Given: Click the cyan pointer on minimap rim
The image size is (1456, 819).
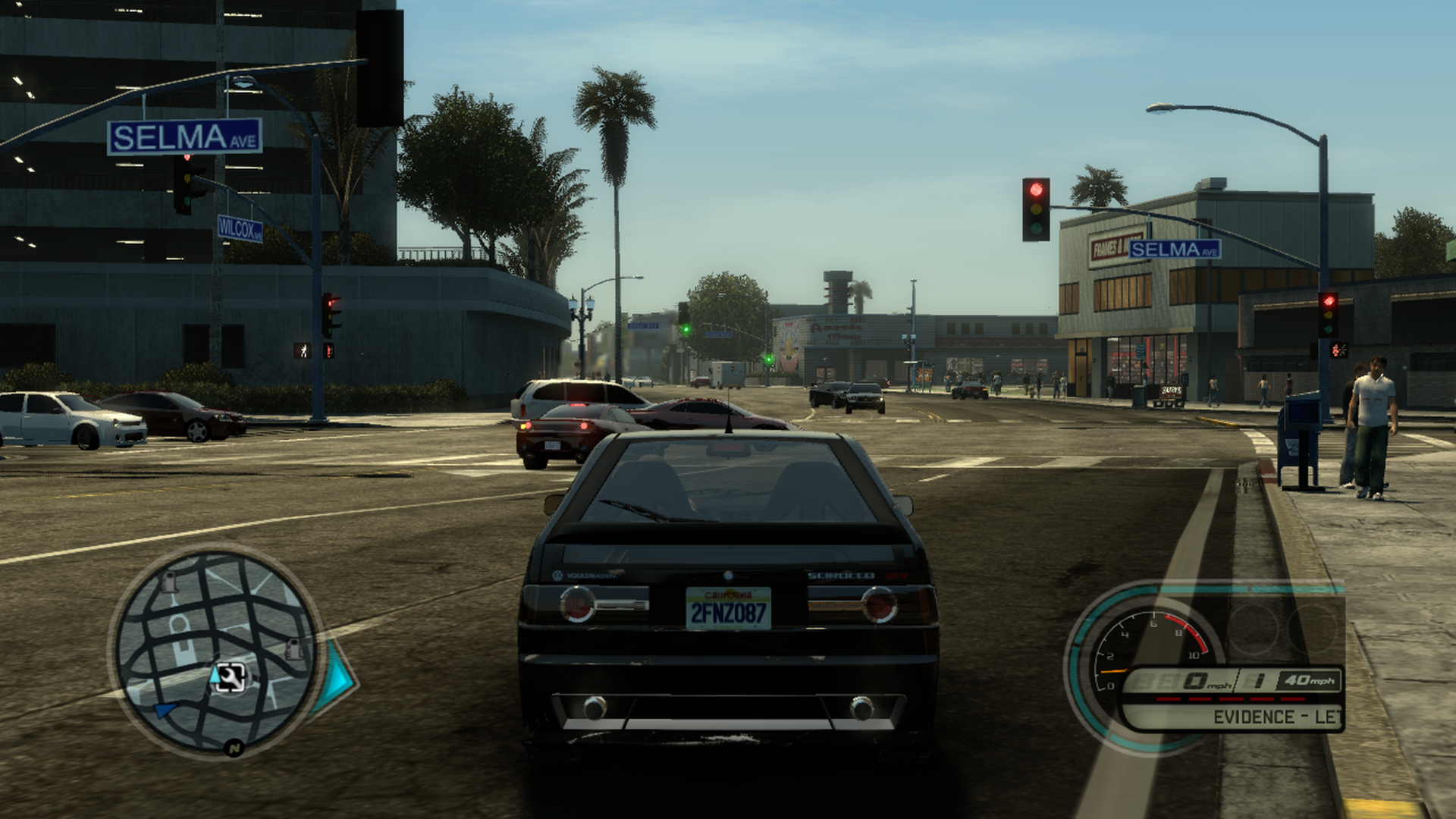Looking at the screenshot, I should point(338,676).
